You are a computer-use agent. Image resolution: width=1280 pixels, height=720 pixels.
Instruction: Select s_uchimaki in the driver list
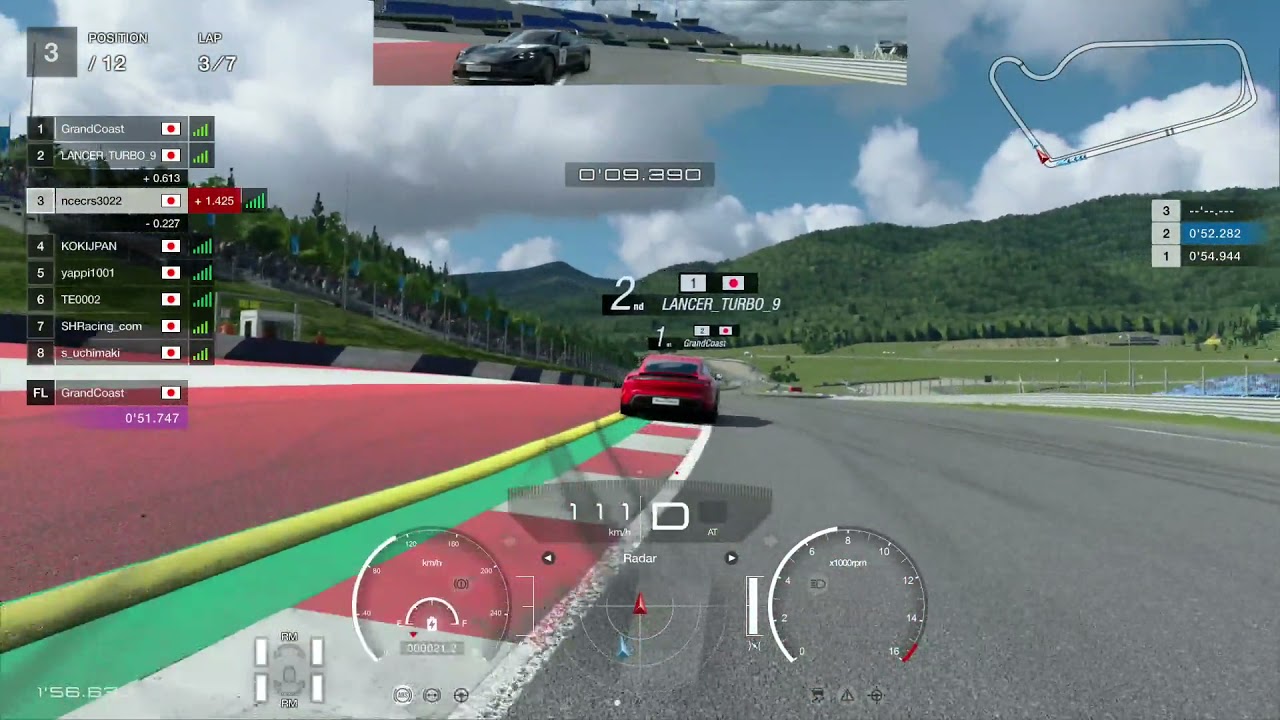(108, 353)
